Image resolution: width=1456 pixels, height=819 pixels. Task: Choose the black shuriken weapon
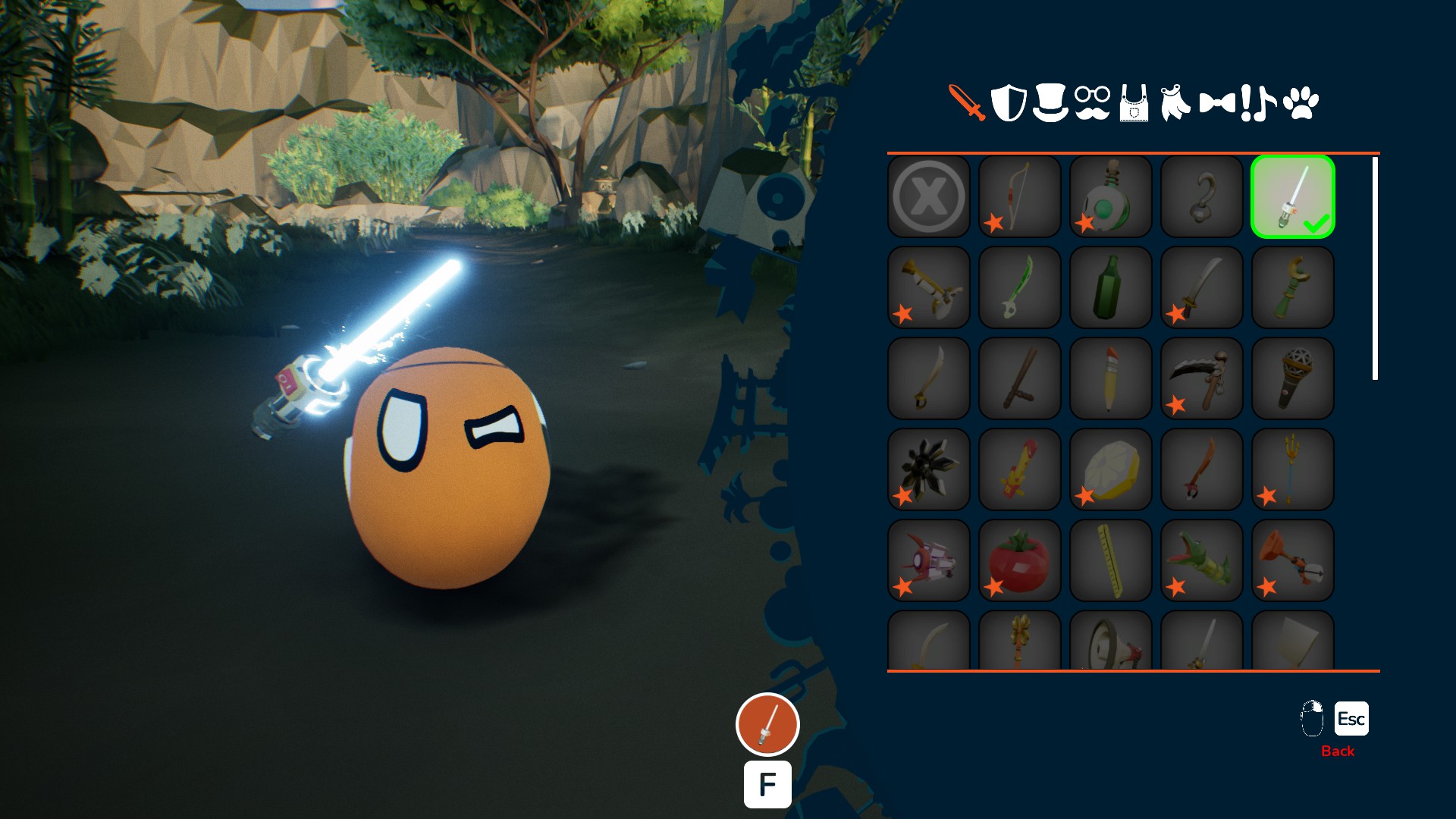[929, 470]
